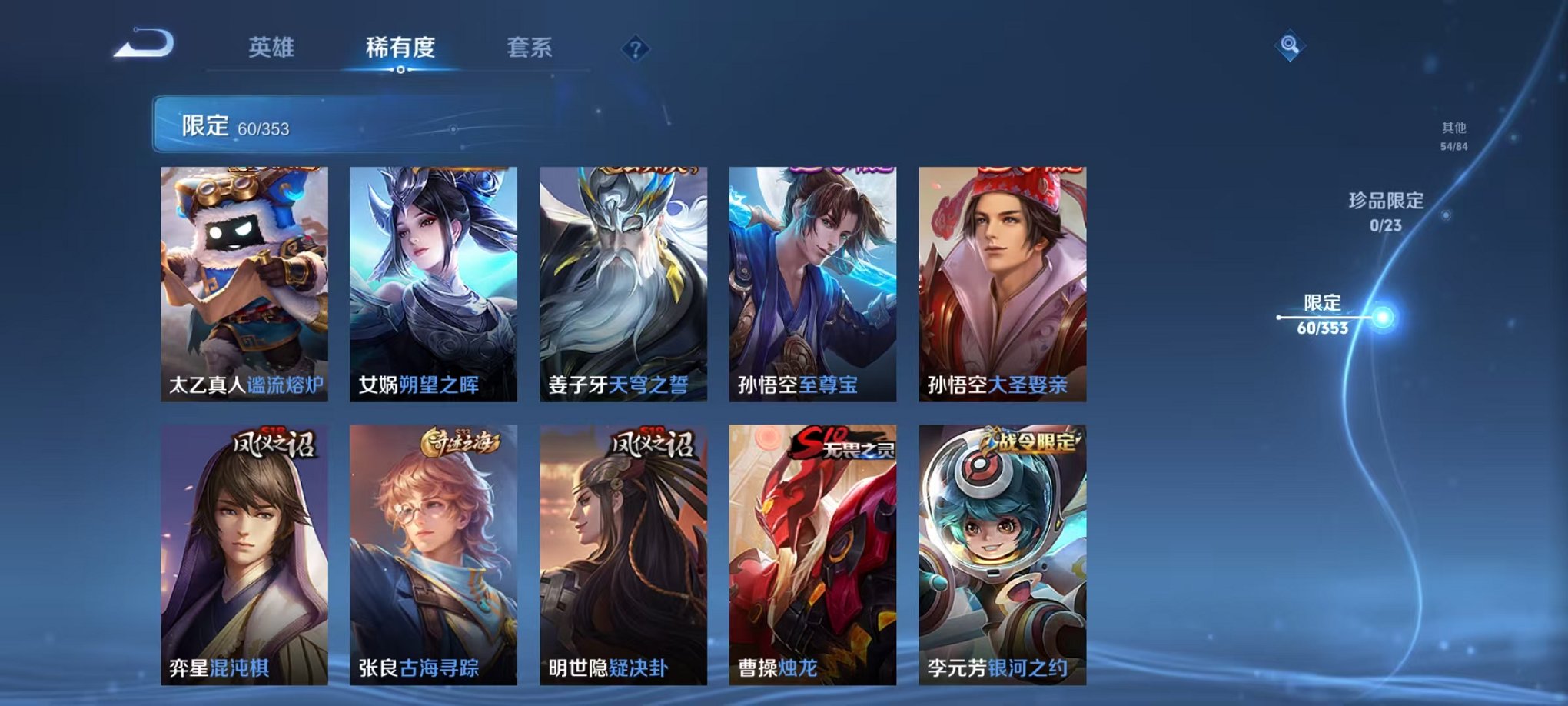Select the 稀有度 tab
The image size is (1568, 706).
pyautogui.click(x=399, y=48)
